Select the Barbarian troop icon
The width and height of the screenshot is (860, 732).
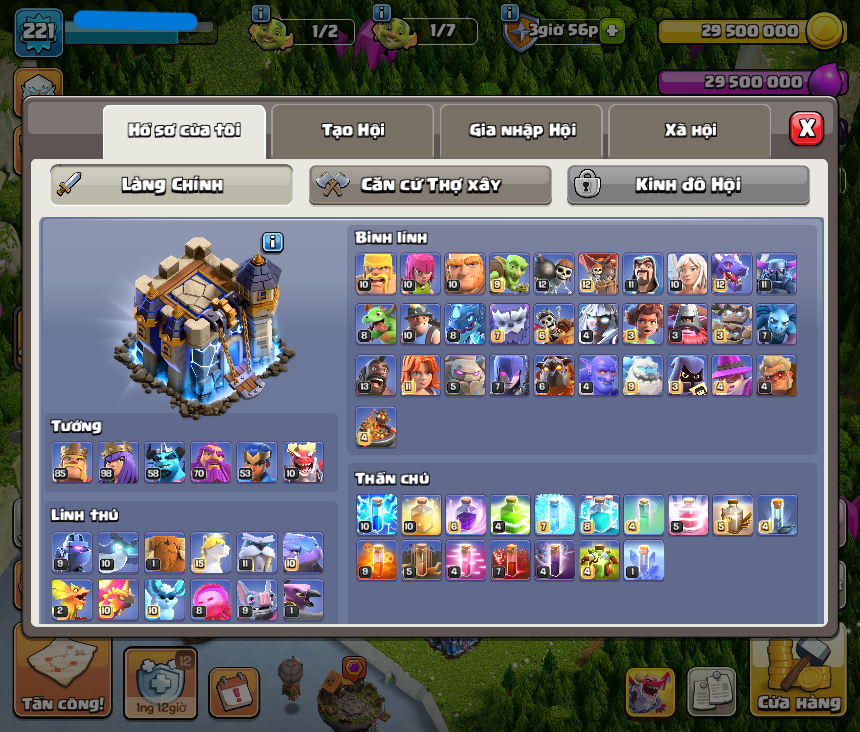pyautogui.click(x=375, y=272)
